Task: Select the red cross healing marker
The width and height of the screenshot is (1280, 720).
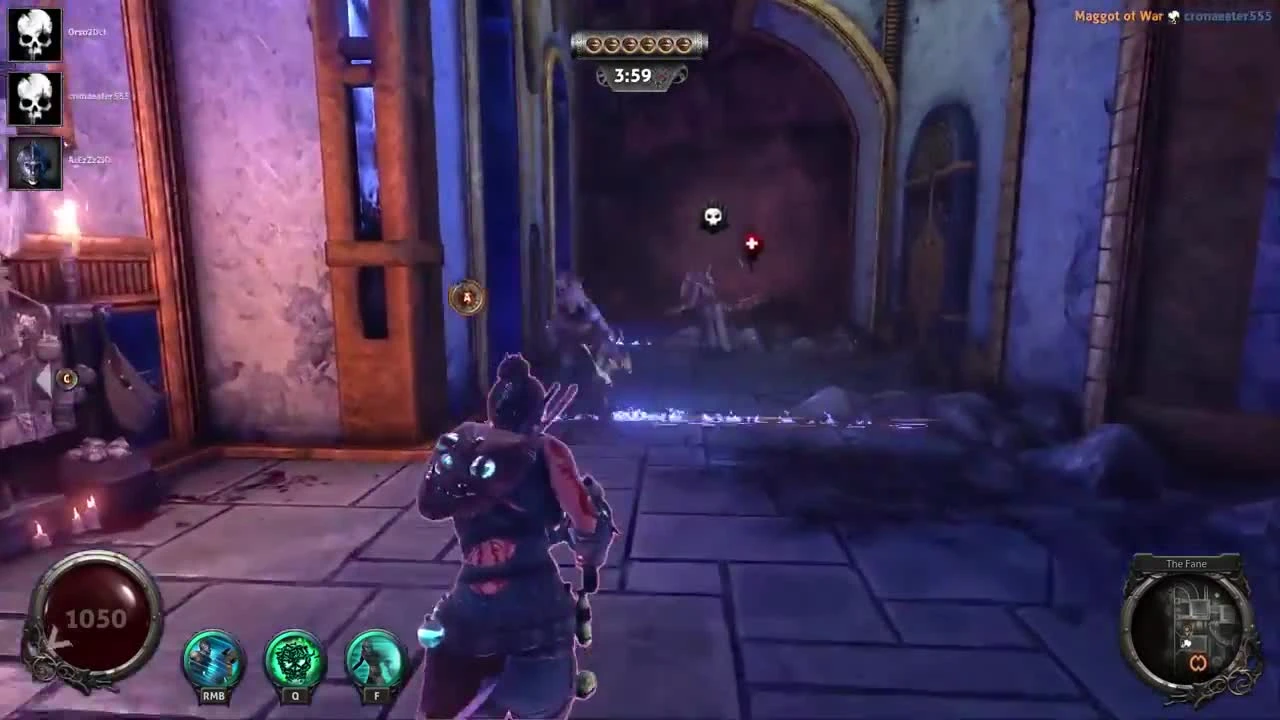Action: pyautogui.click(x=751, y=244)
